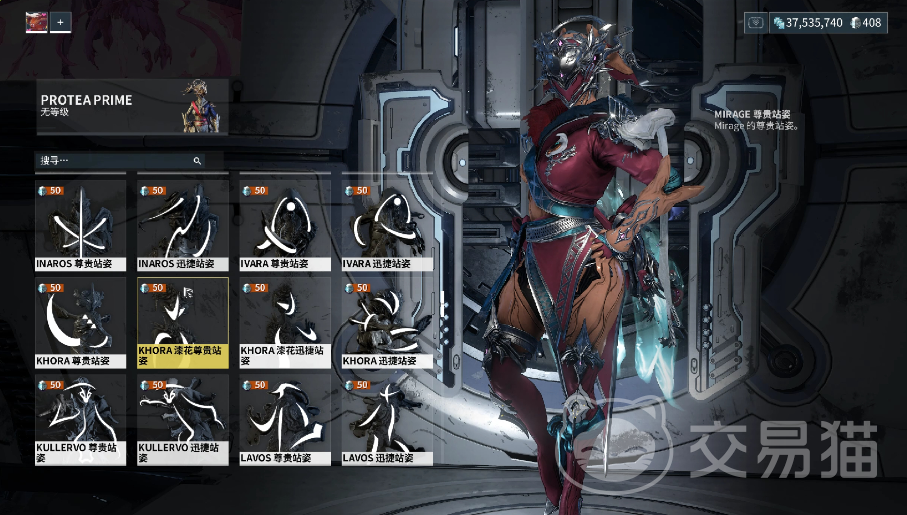Click the icon left of the credits

click(x=755, y=22)
